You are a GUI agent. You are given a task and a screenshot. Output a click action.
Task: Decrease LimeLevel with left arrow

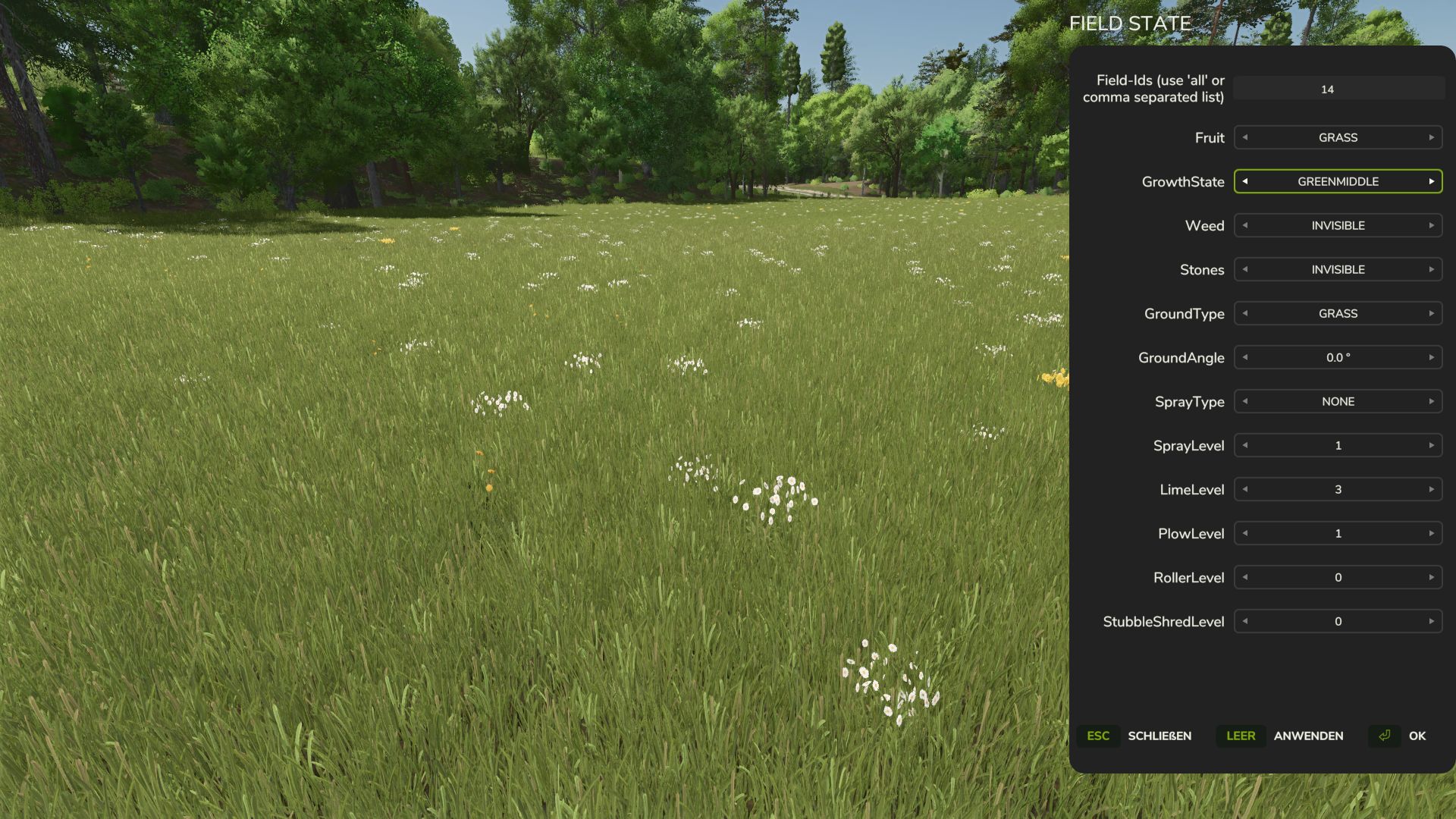[1245, 489]
